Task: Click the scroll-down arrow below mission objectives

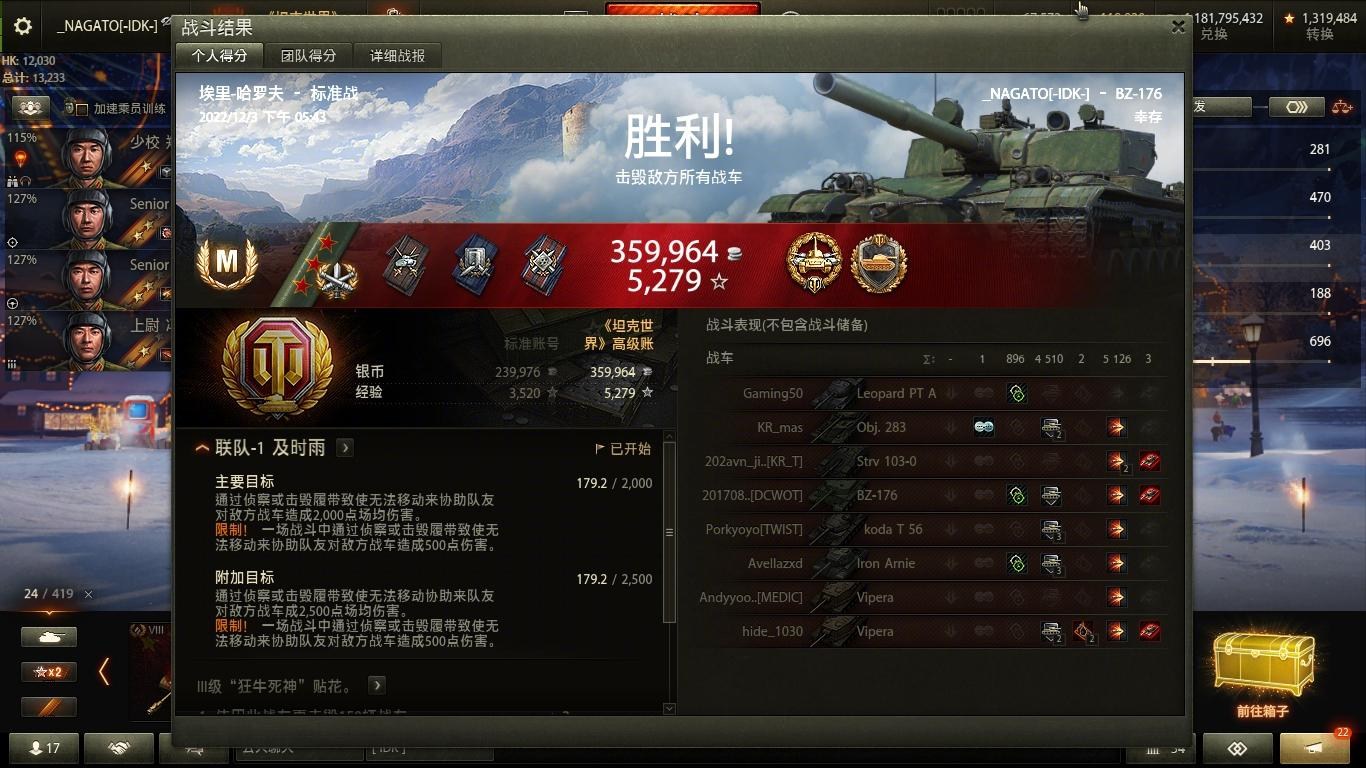Action: point(668,710)
